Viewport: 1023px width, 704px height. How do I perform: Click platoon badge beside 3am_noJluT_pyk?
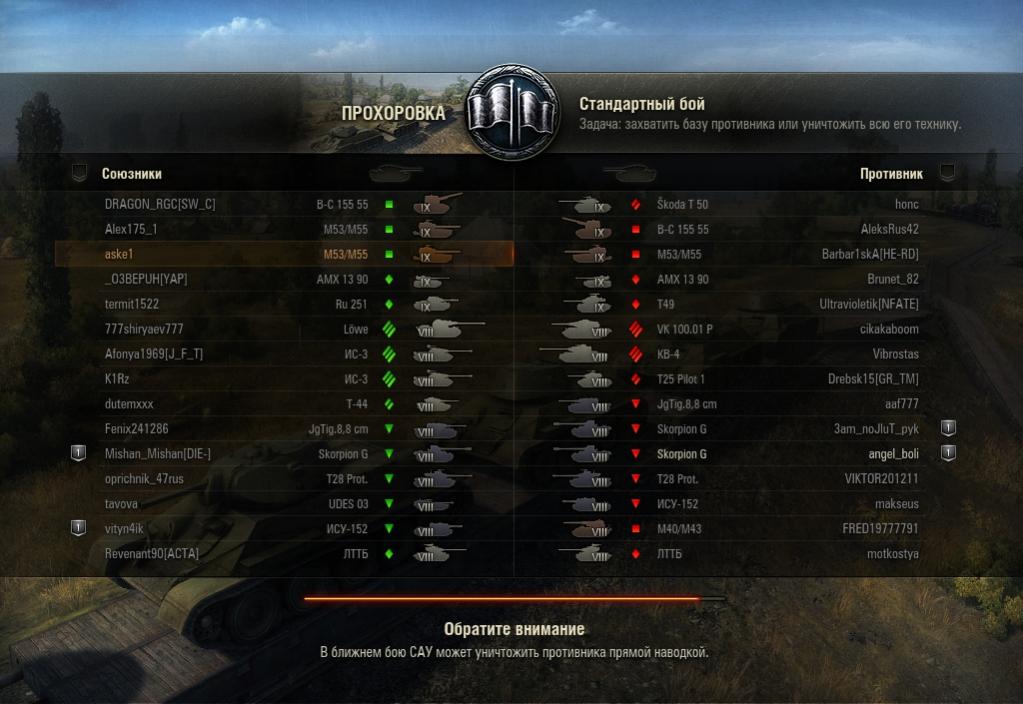pos(948,428)
